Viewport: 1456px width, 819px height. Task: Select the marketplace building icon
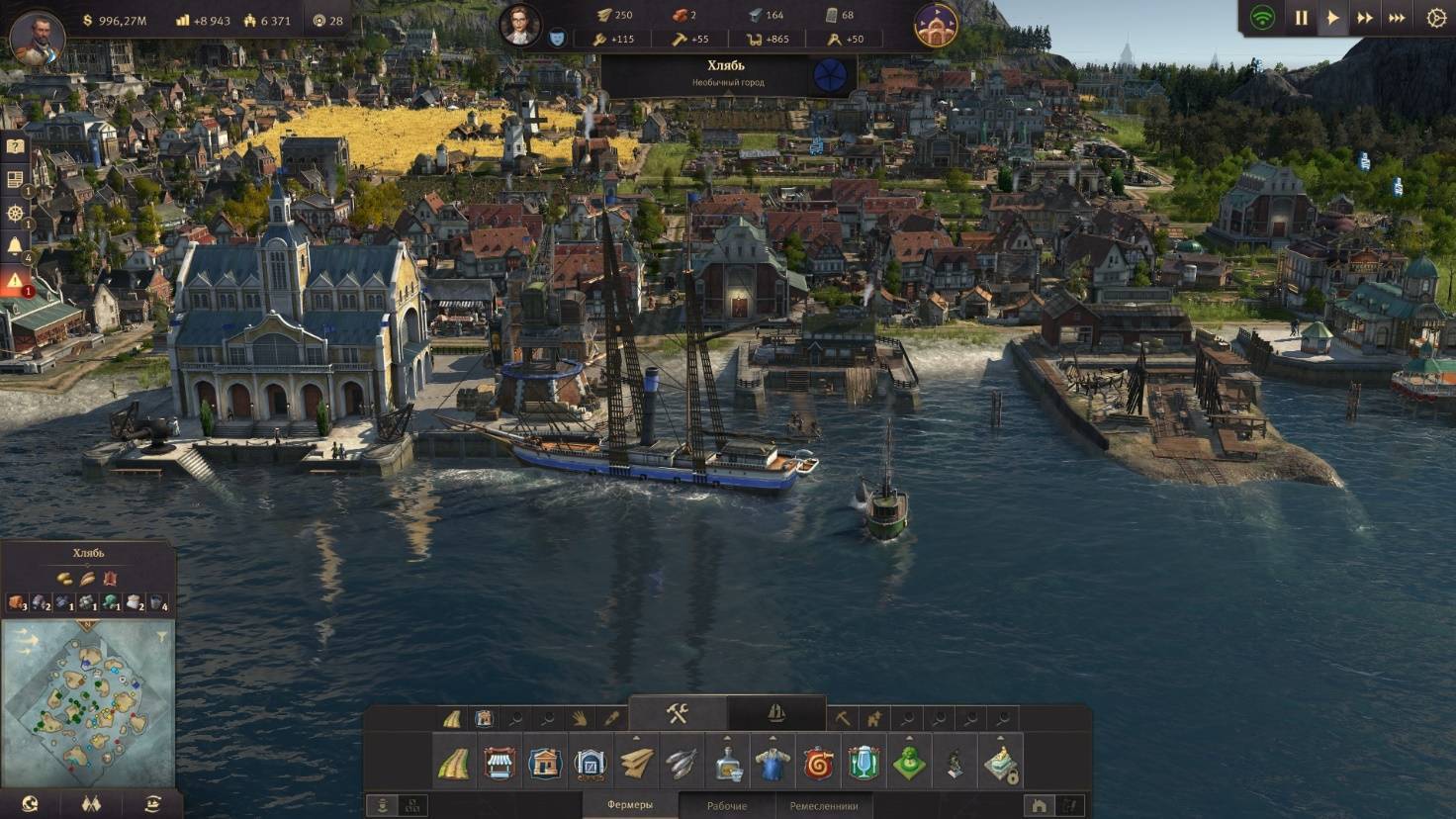point(500,764)
